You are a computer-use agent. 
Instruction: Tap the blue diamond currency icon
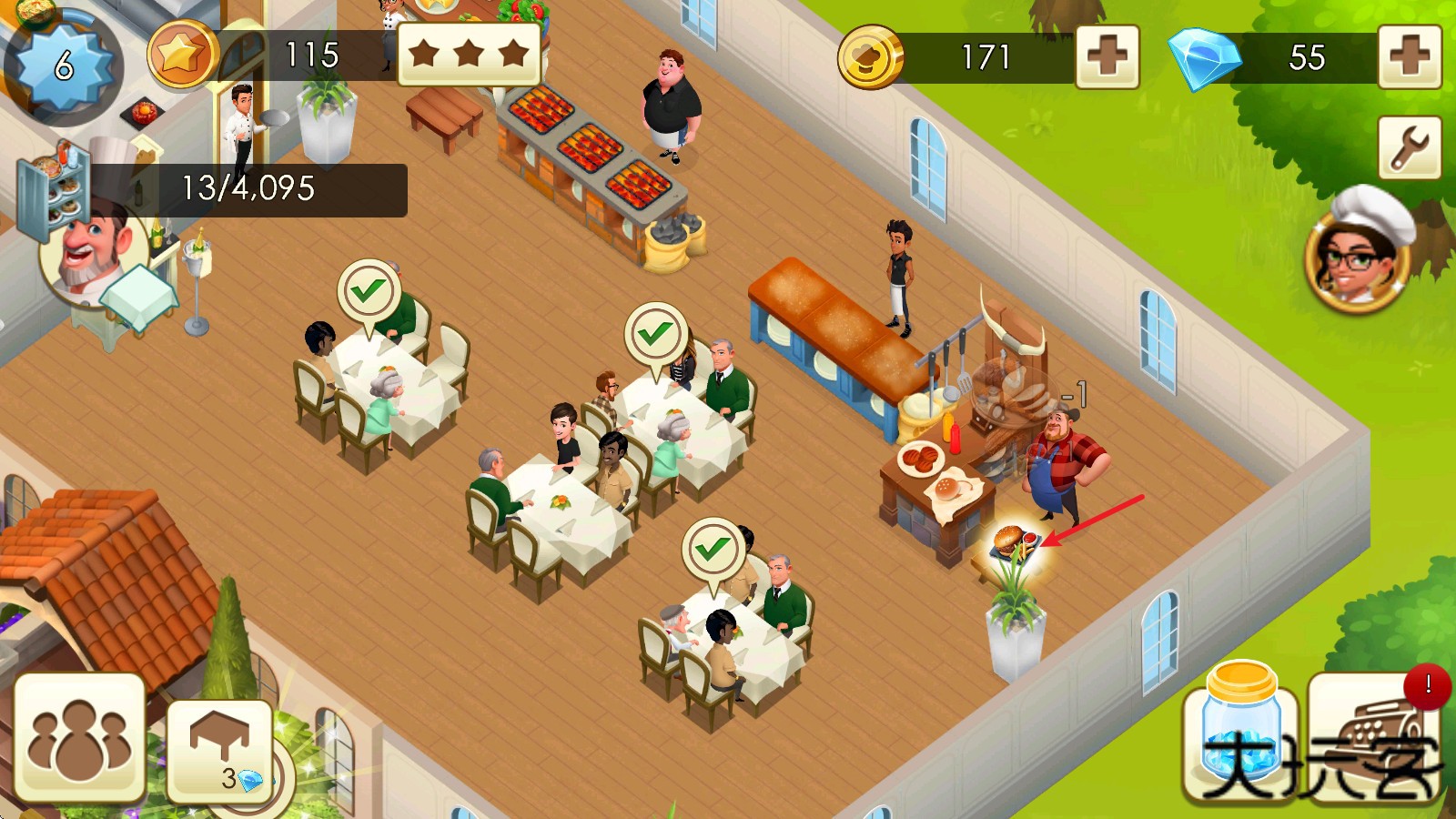pyautogui.click(x=1203, y=58)
